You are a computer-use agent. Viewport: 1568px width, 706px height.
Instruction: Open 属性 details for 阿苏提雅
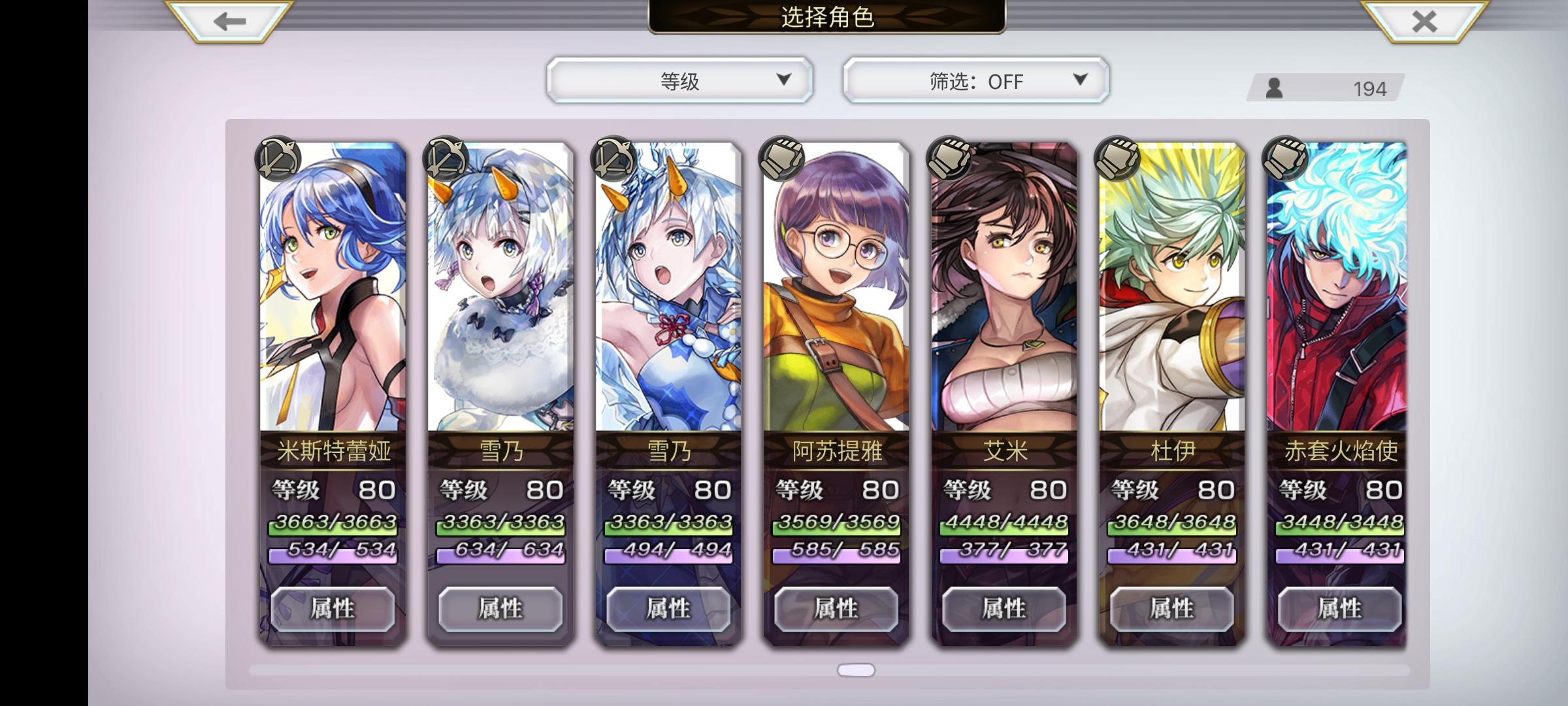[x=837, y=609]
